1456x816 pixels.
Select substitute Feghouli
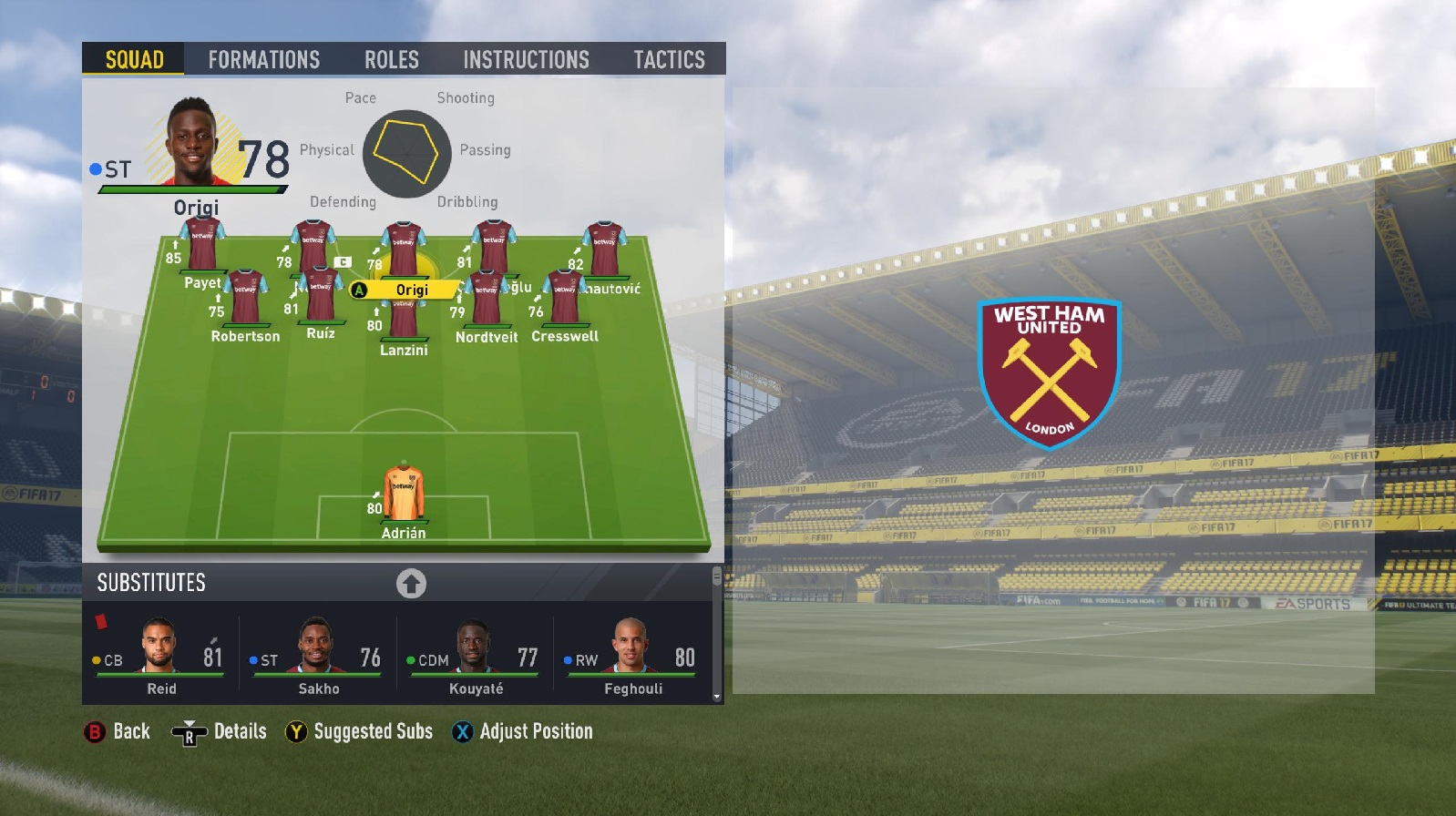632,656
